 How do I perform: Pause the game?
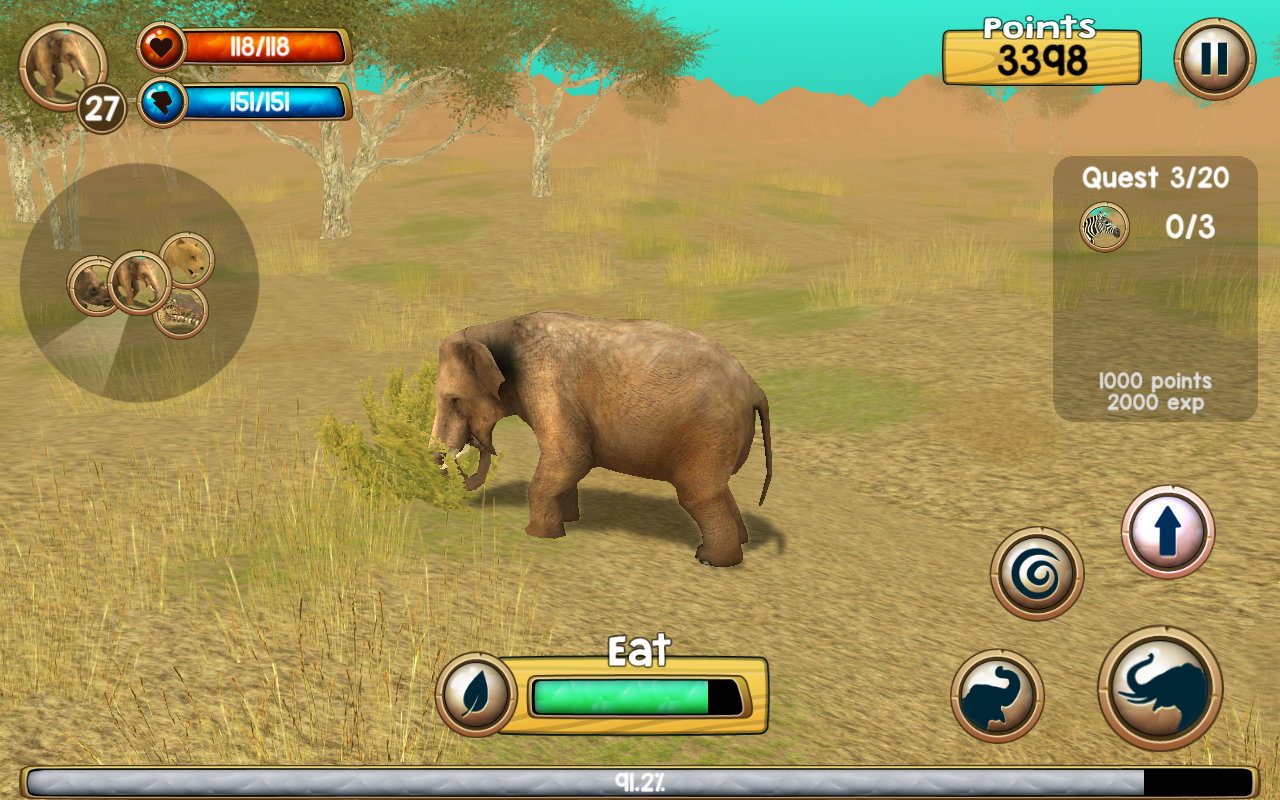tap(1213, 60)
